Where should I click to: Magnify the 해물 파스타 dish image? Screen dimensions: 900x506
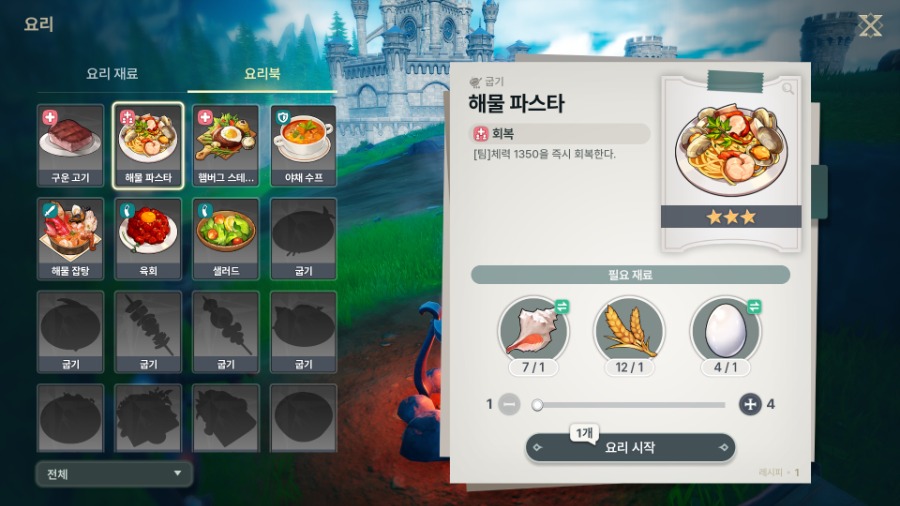pyautogui.click(x=789, y=89)
